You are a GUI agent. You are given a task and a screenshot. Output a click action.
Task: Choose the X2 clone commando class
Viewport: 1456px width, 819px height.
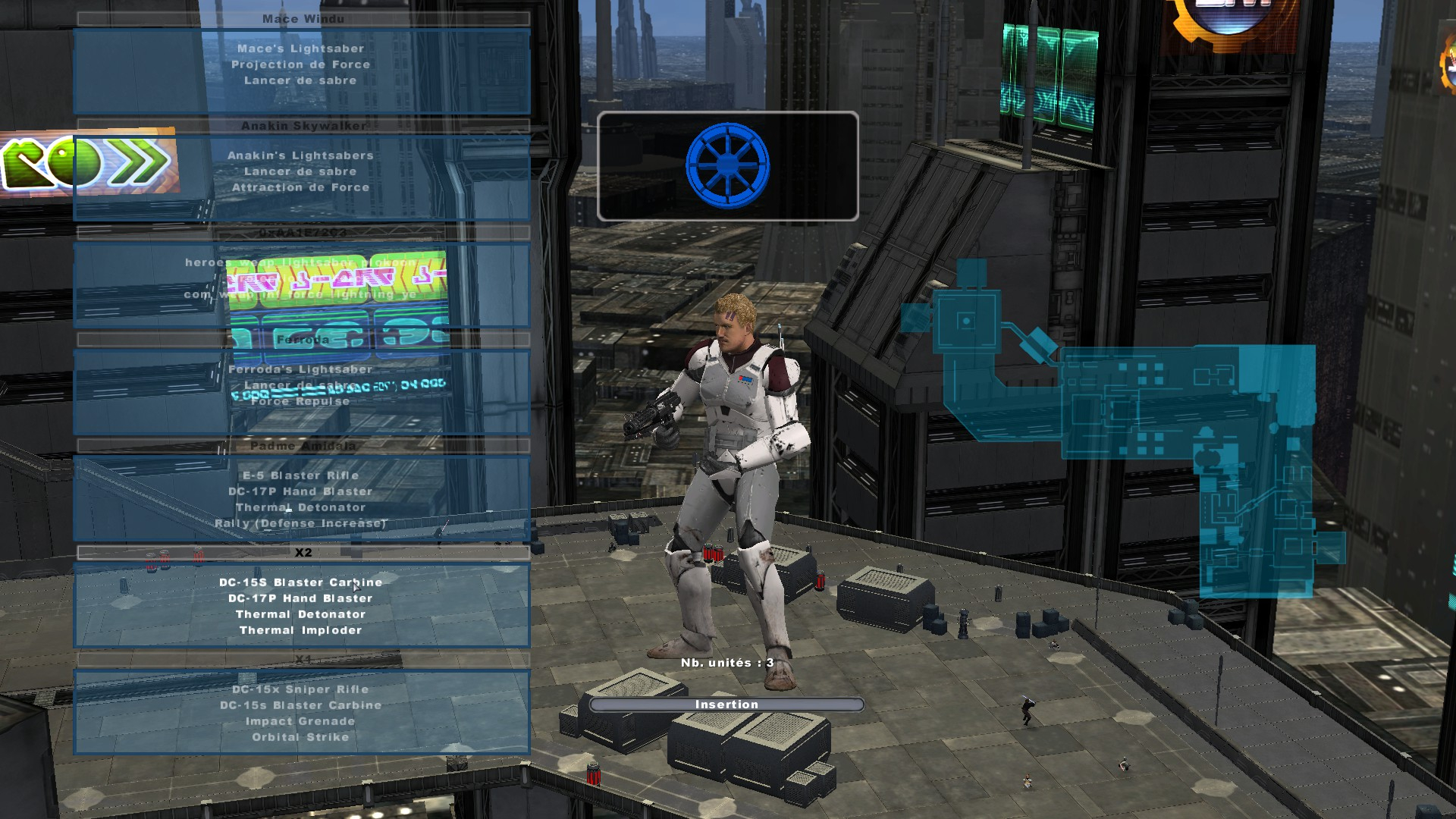tap(301, 605)
